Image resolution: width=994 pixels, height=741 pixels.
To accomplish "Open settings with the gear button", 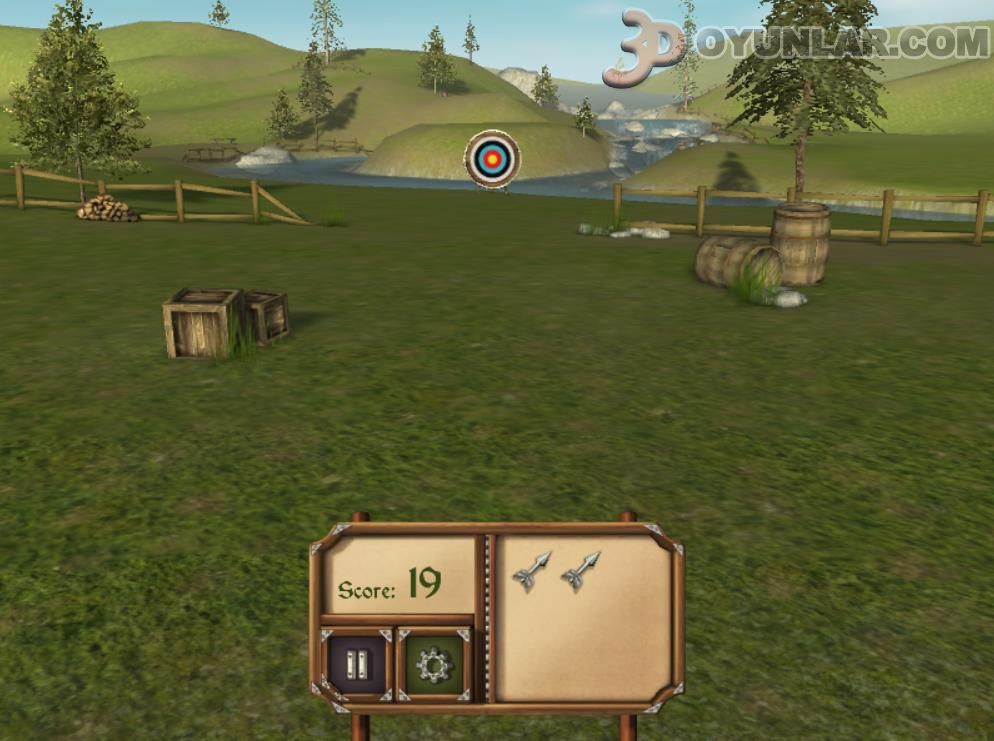I will (434, 663).
